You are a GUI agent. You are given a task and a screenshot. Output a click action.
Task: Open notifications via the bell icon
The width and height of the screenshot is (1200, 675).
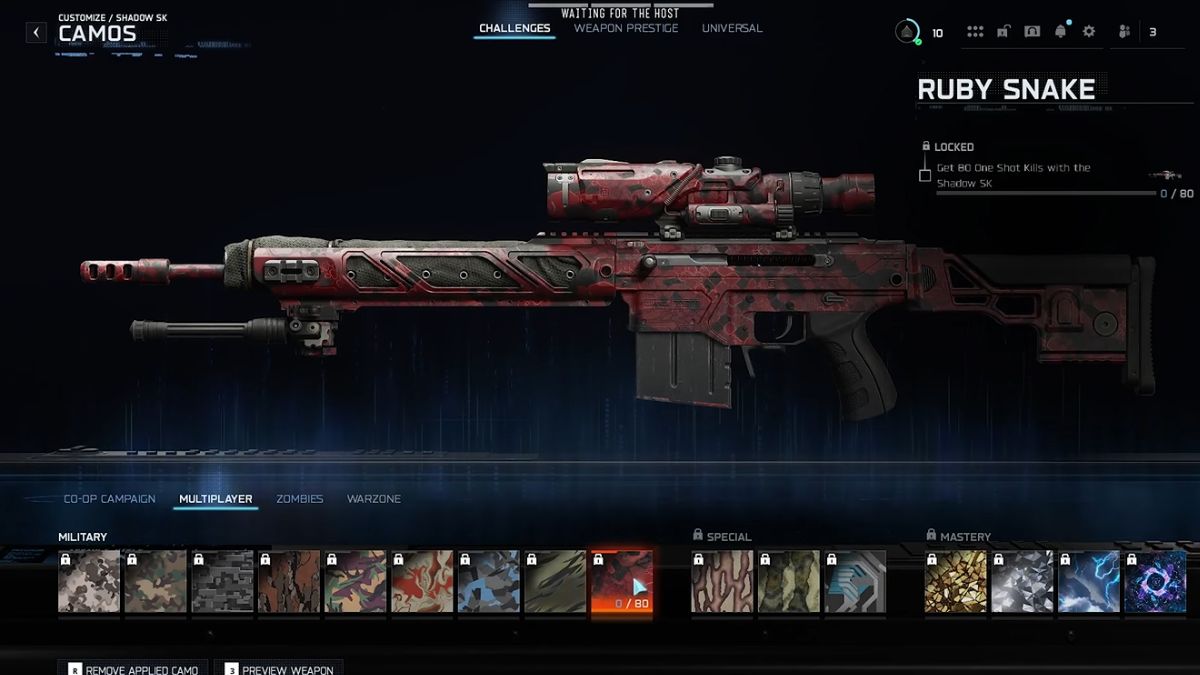(1060, 32)
